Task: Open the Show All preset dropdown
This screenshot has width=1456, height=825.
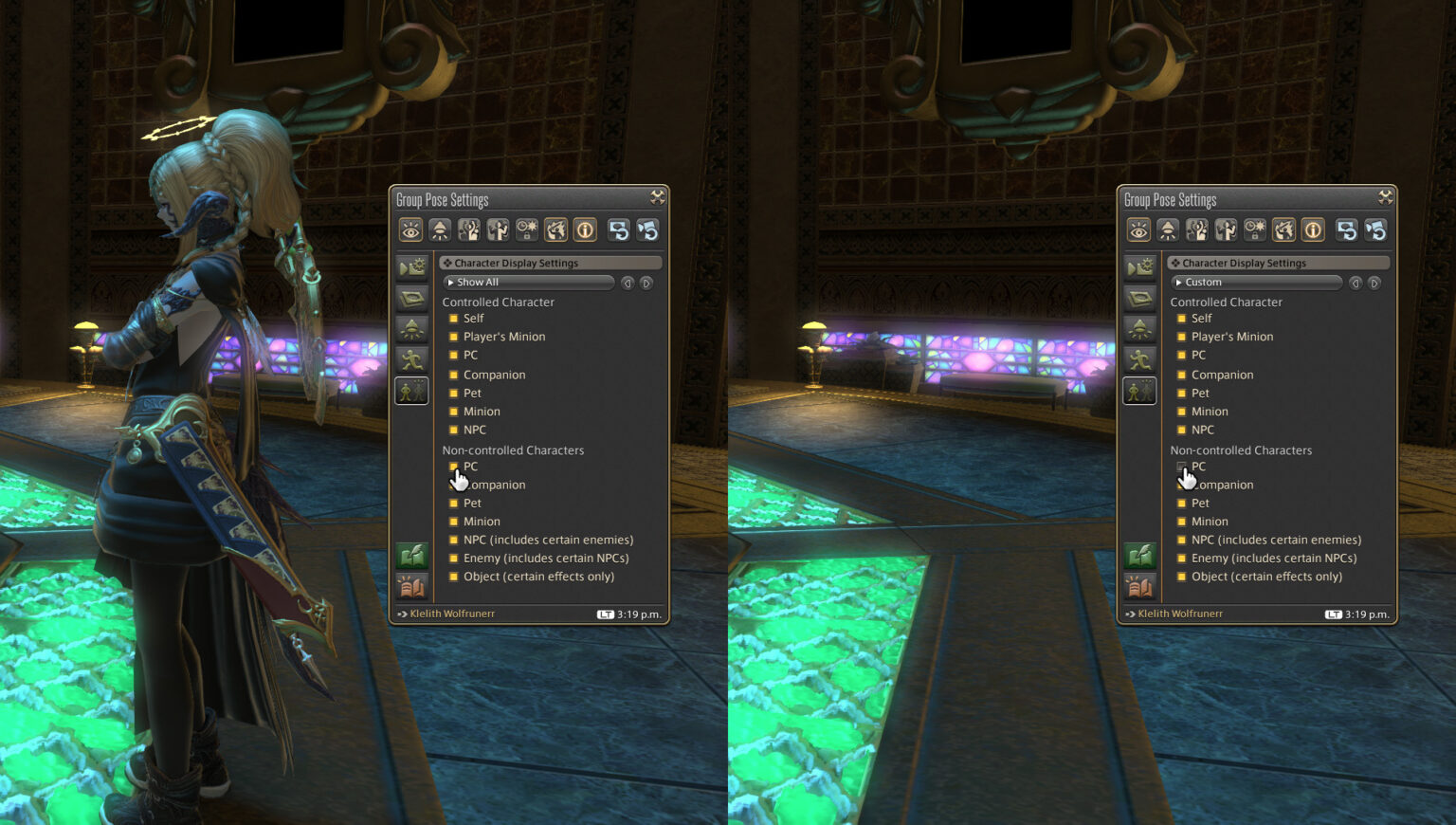Action: (529, 282)
